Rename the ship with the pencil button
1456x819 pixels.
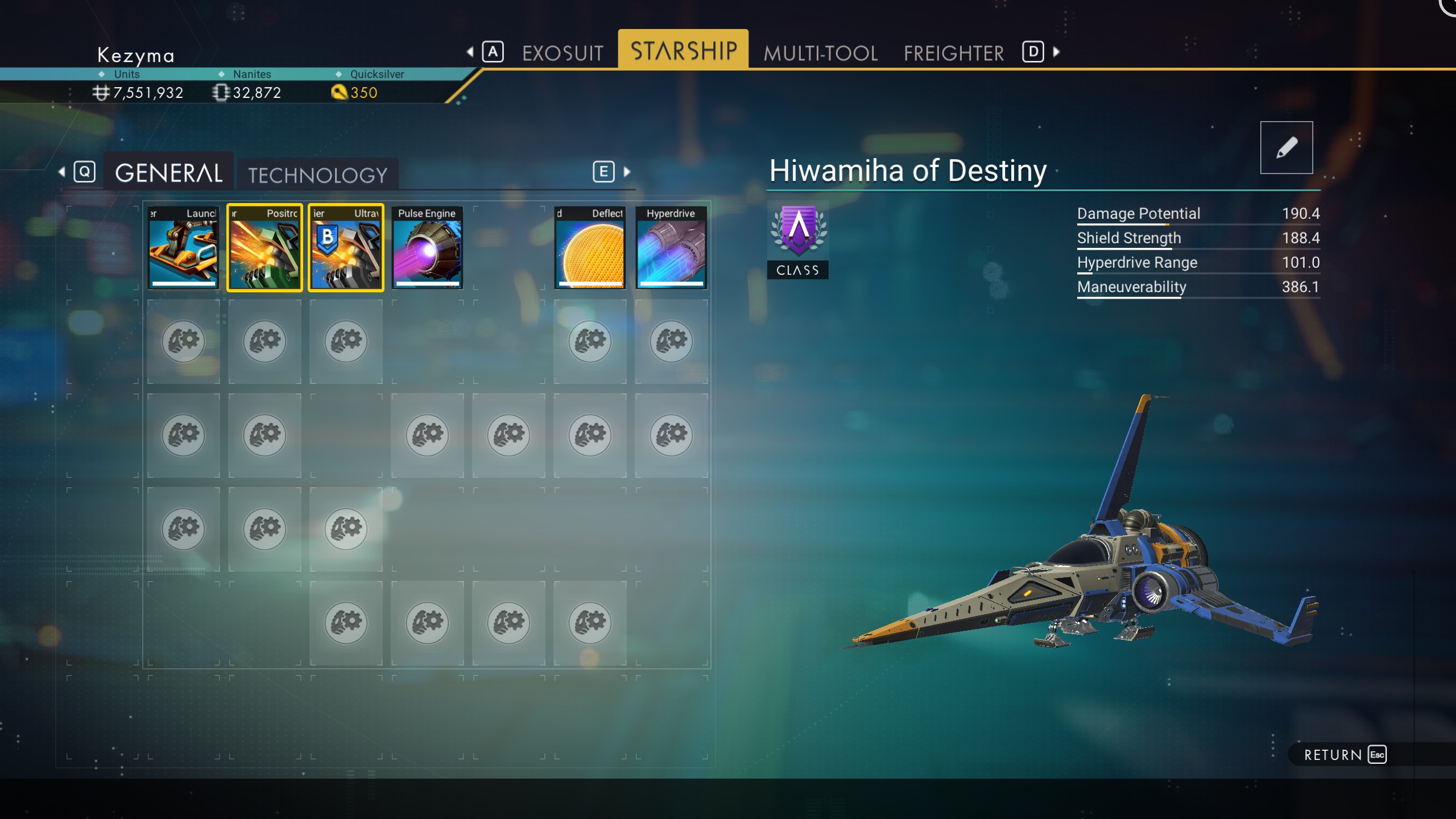click(x=1286, y=147)
